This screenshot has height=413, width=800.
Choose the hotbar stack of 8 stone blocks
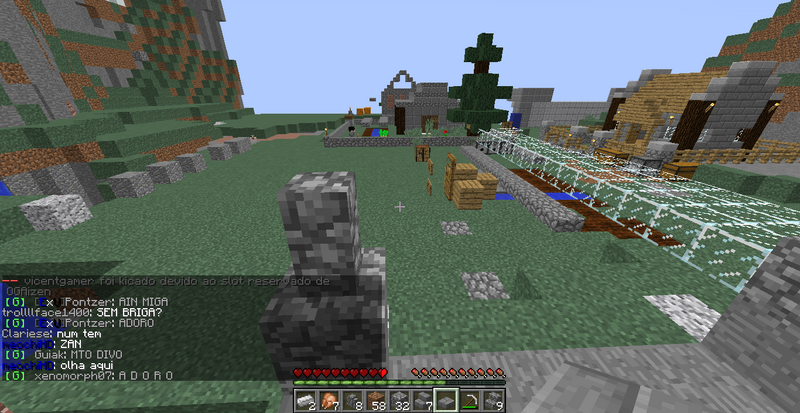click(353, 401)
